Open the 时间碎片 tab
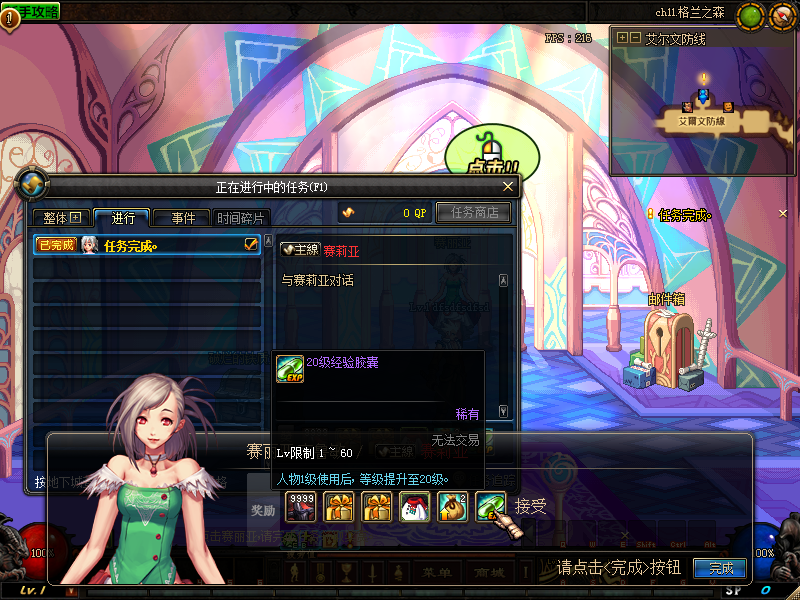Image resolution: width=800 pixels, height=600 pixels. [x=241, y=218]
